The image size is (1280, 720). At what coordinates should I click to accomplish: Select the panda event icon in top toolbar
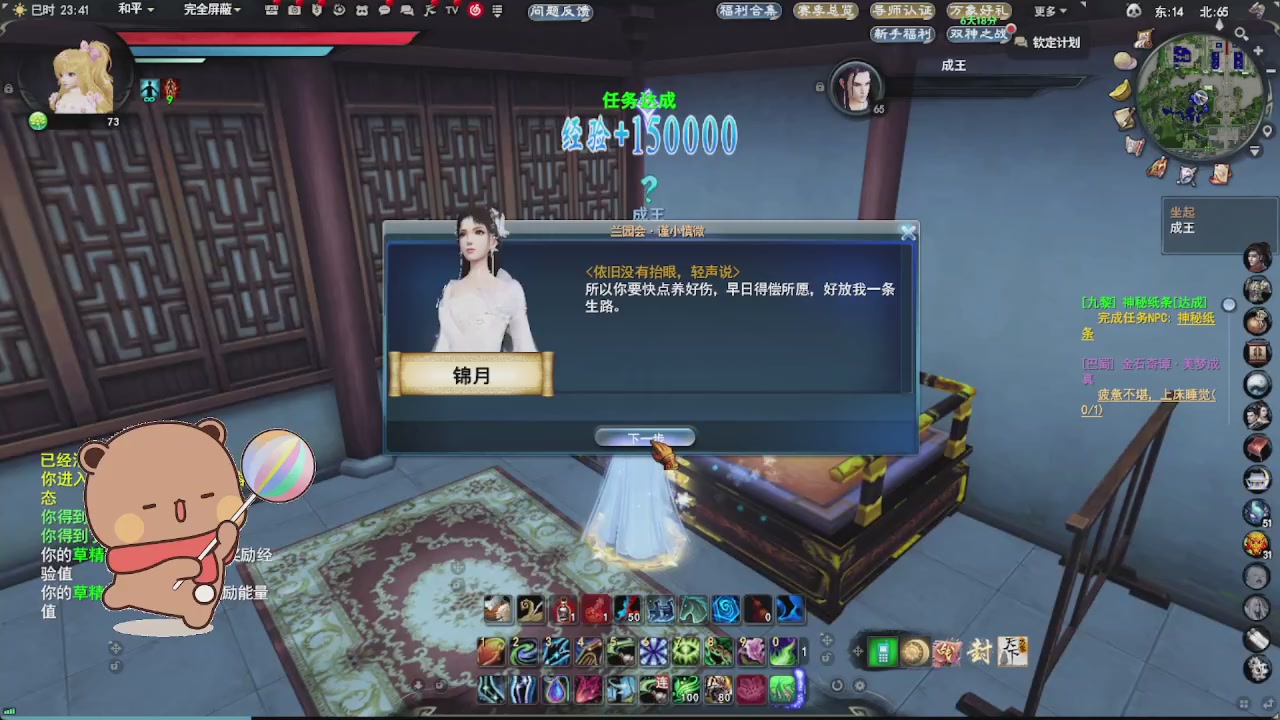tap(361, 11)
